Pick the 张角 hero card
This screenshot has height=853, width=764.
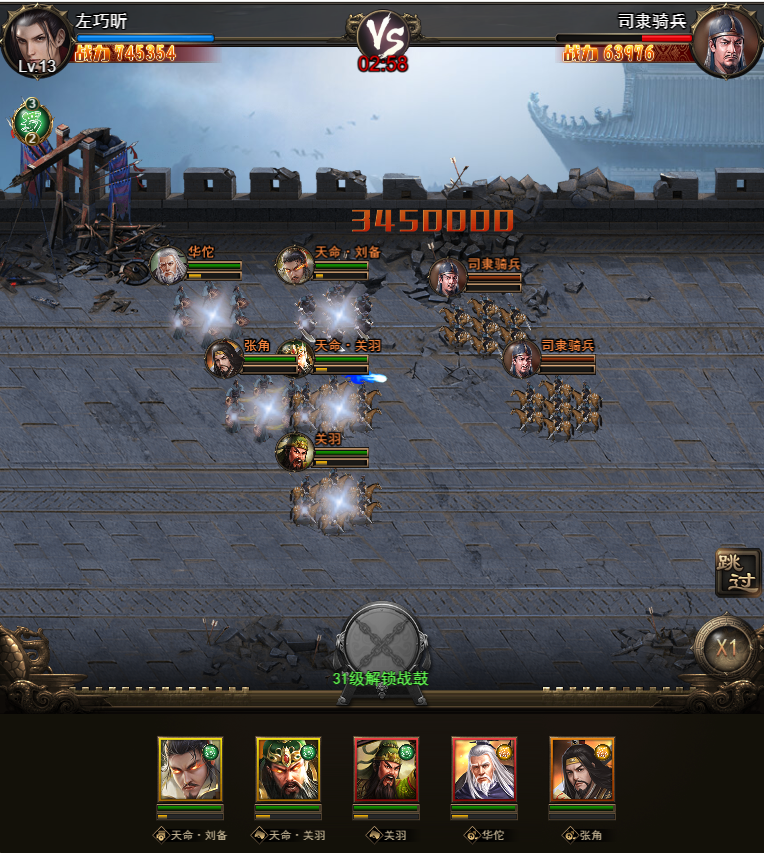click(582, 769)
